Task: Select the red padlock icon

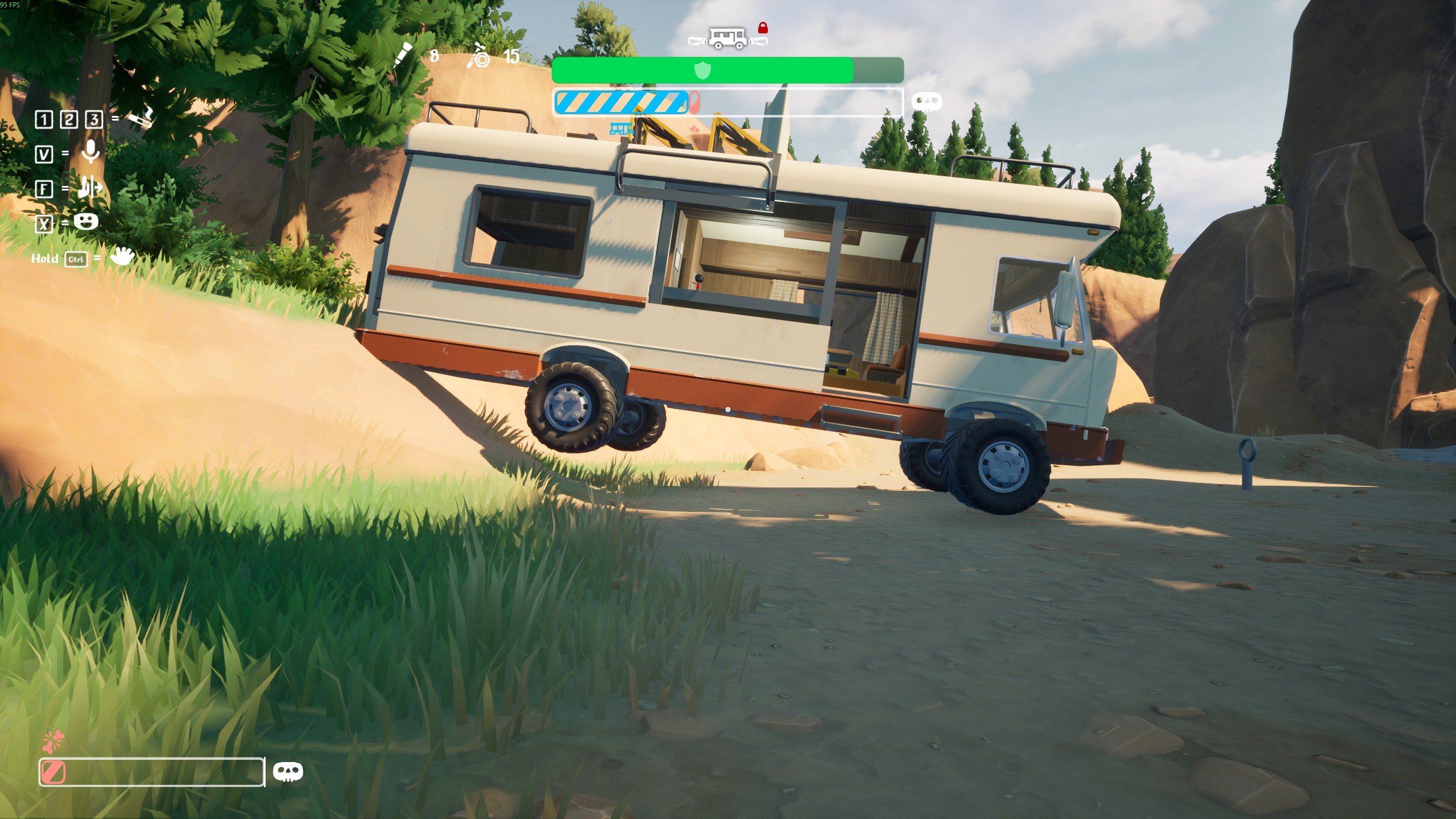Action: (763, 27)
